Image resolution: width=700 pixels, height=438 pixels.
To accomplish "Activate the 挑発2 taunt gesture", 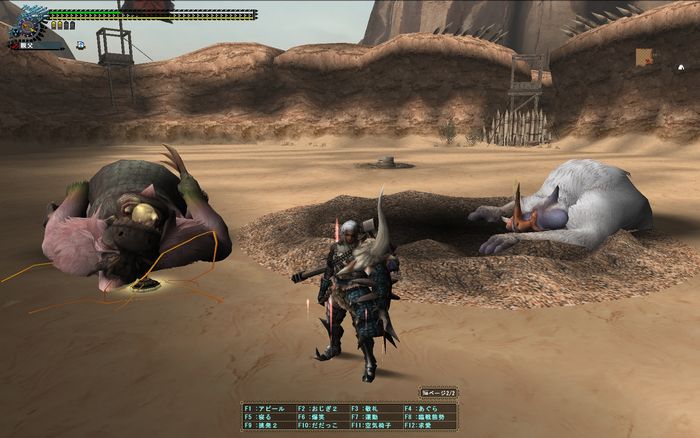I will pyautogui.click(x=264, y=424).
